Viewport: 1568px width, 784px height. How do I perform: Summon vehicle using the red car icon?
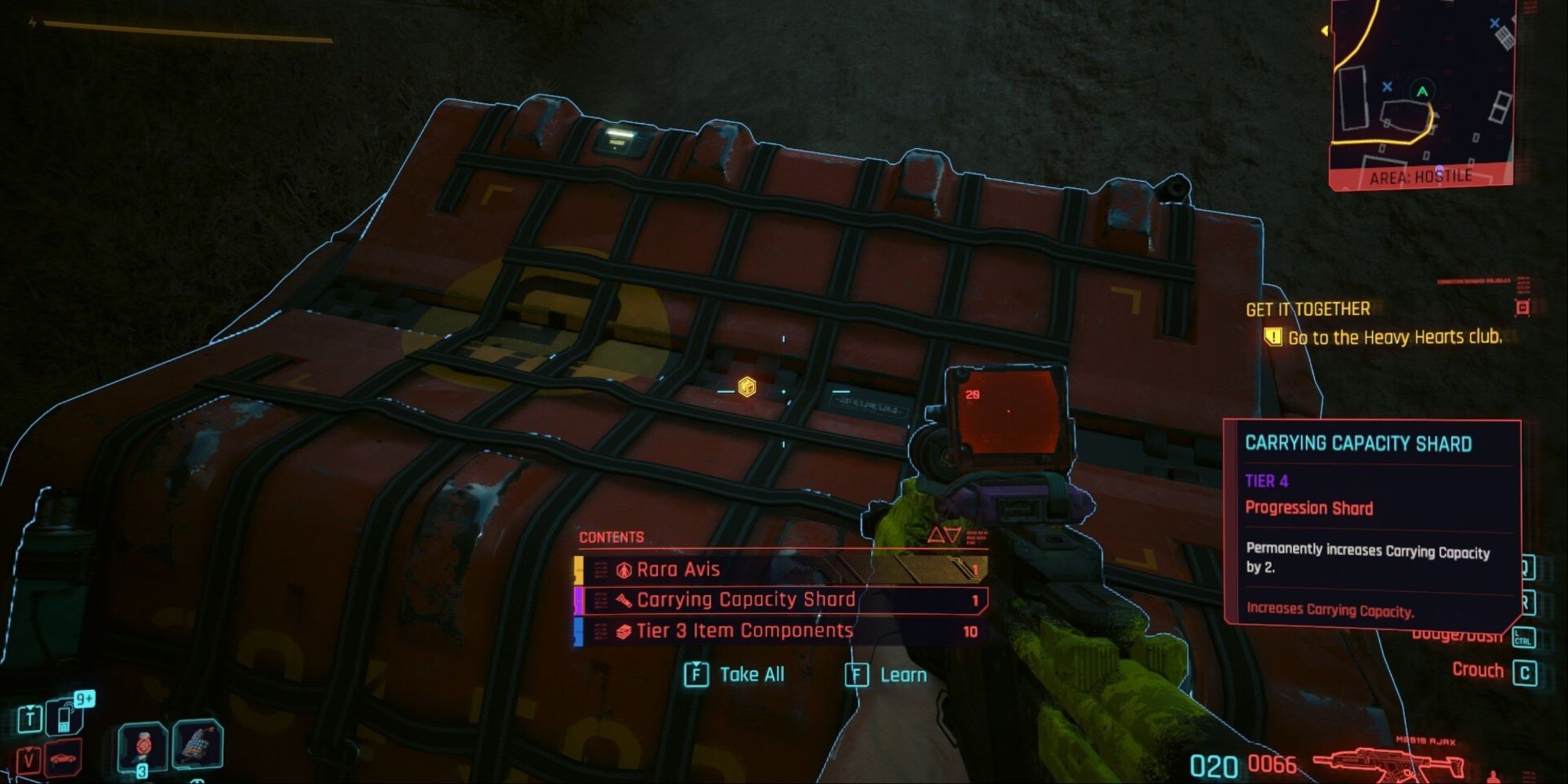(x=63, y=758)
